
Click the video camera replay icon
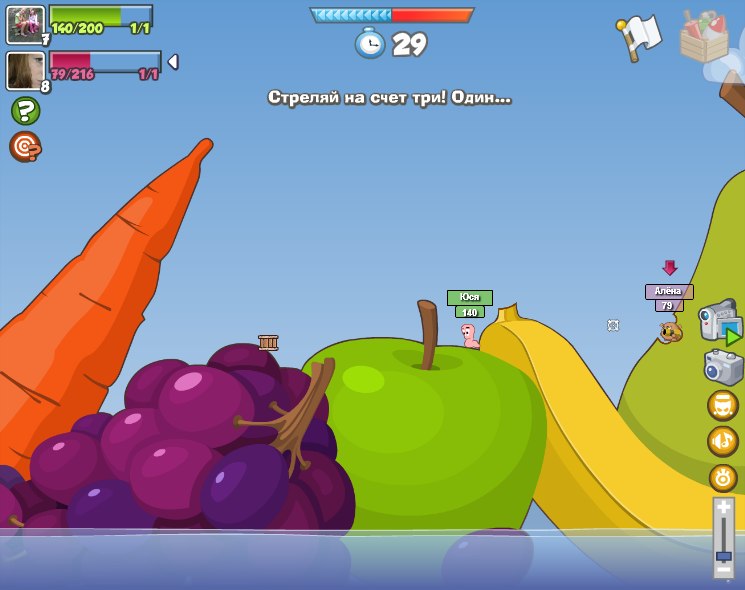click(720, 322)
